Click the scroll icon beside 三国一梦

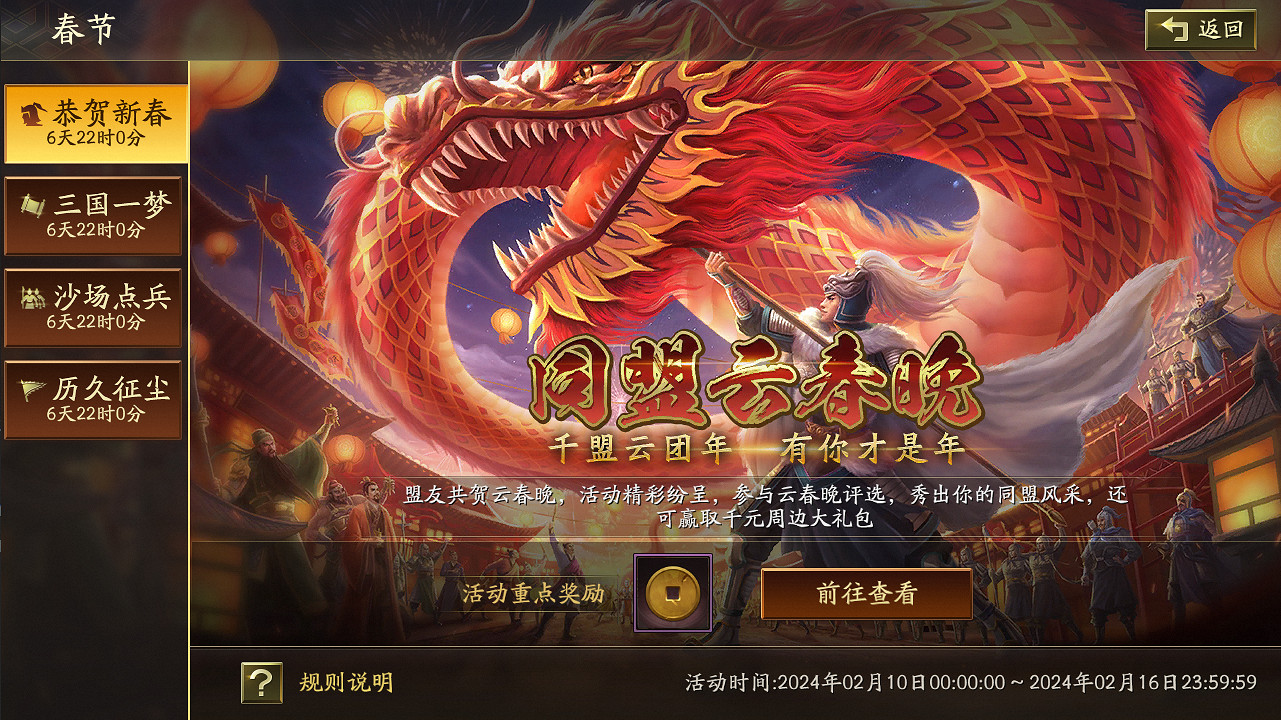[33, 203]
